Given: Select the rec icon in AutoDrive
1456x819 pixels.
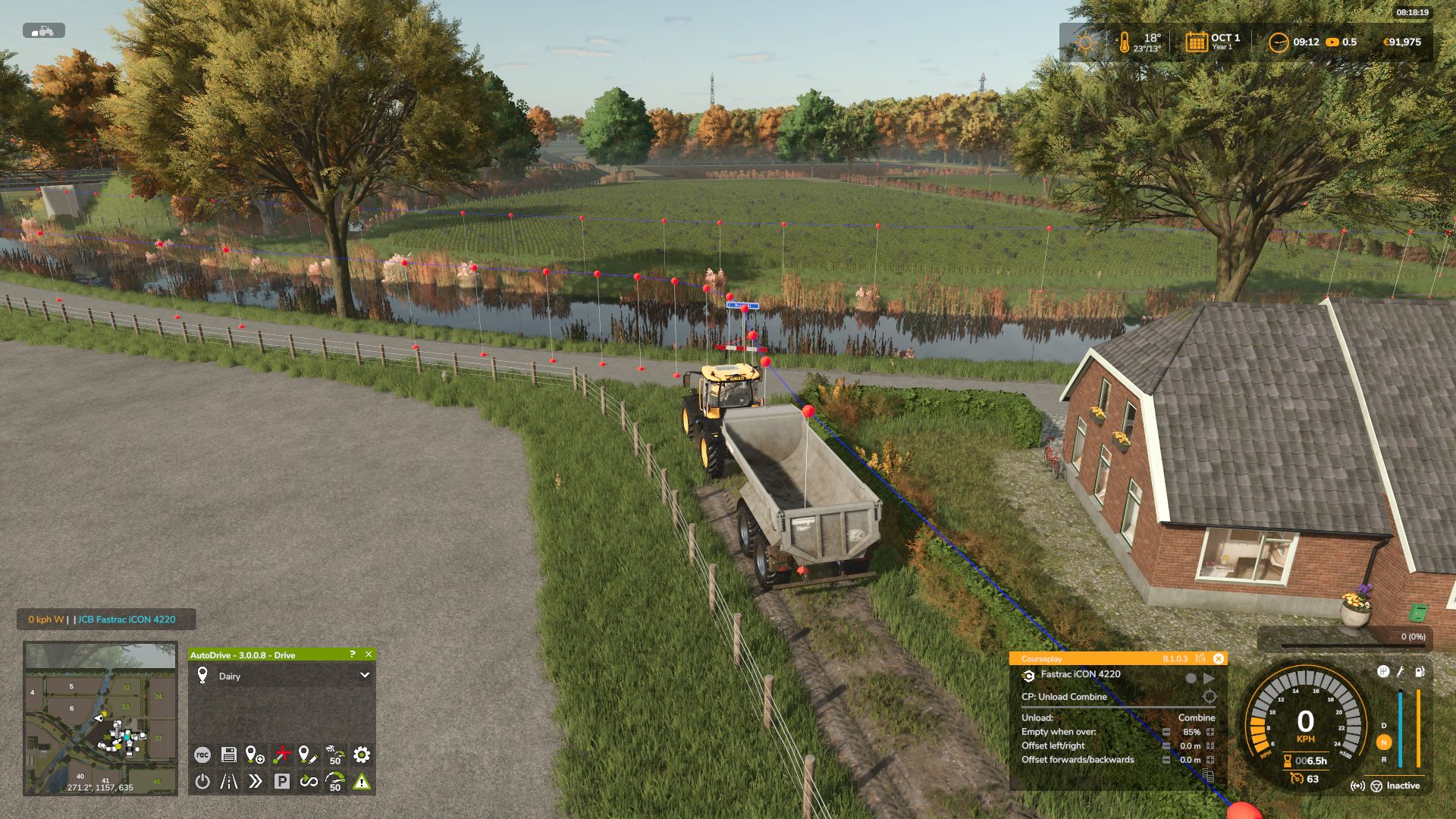Looking at the screenshot, I should click(202, 754).
